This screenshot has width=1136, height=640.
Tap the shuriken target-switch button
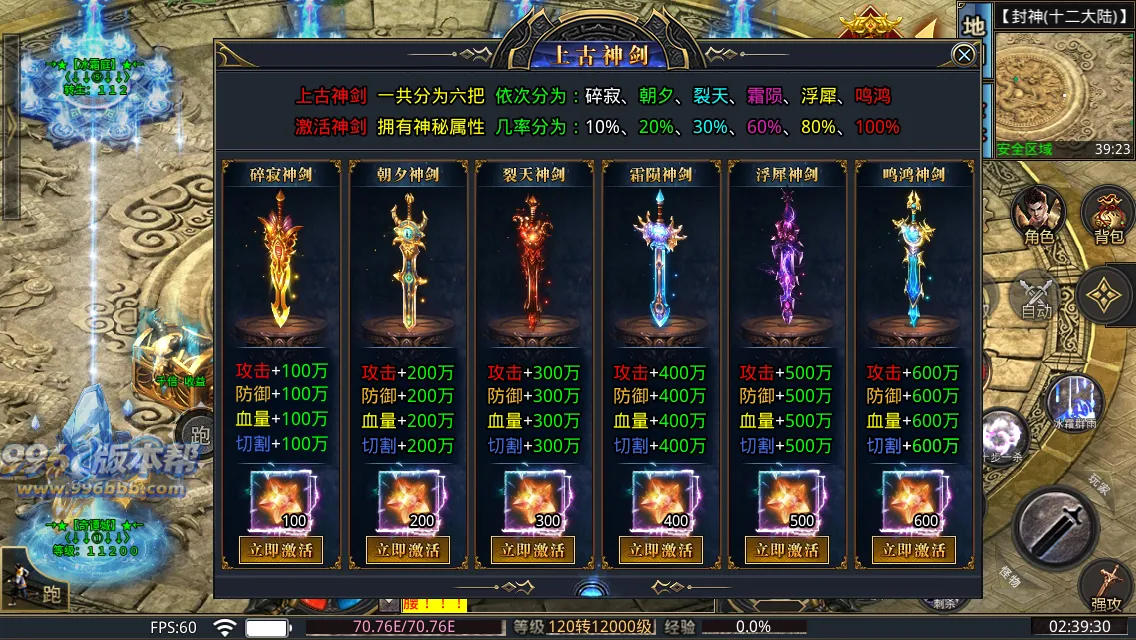[x=1107, y=296]
